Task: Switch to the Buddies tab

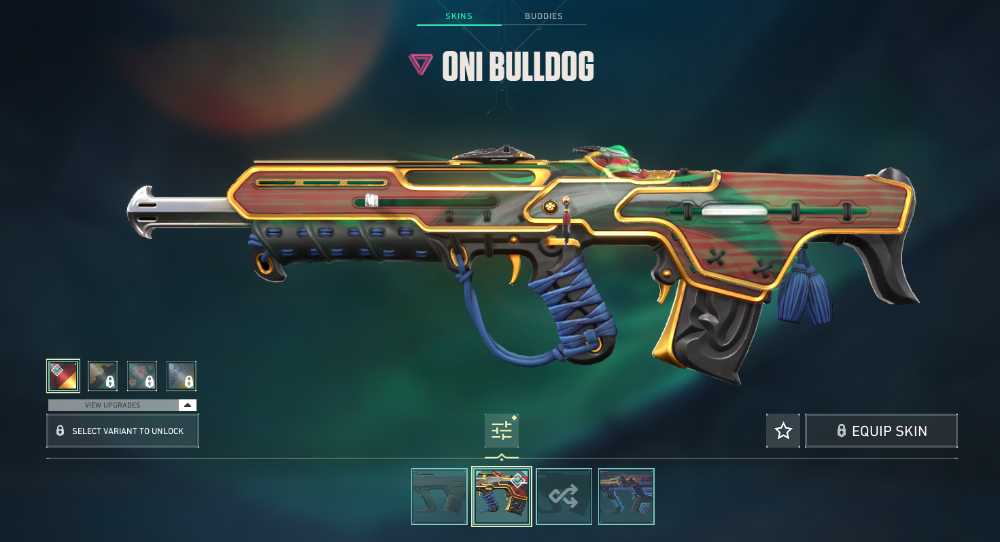Action: pos(543,17)
